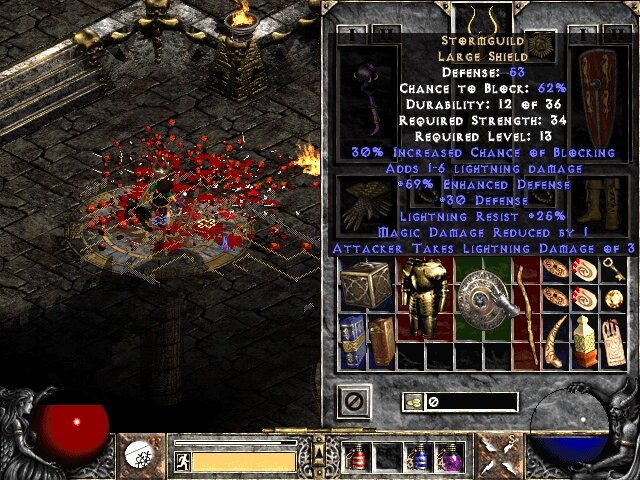Image resolution: width=640 pixels, height=480 pixels.
Task: Use the first red health potion in belt
Action: pos(356,457)
